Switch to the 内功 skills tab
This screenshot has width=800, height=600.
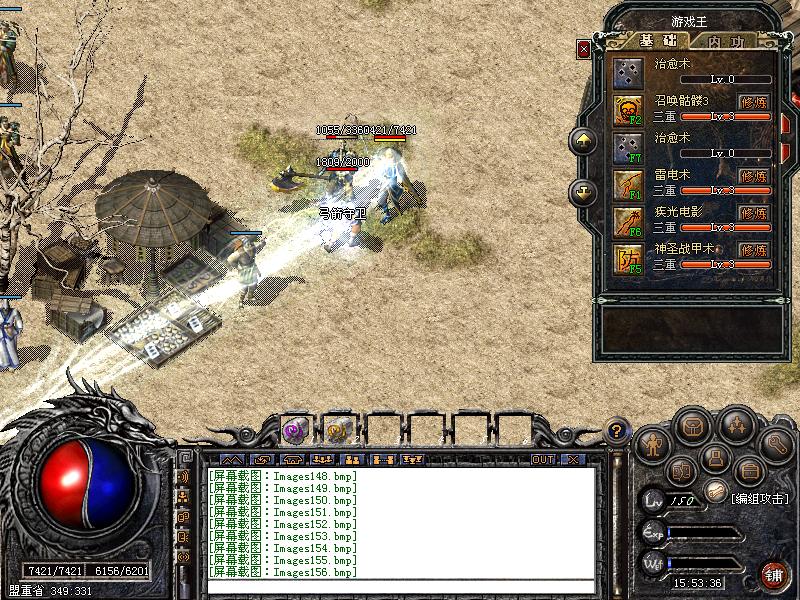[725, 42]
